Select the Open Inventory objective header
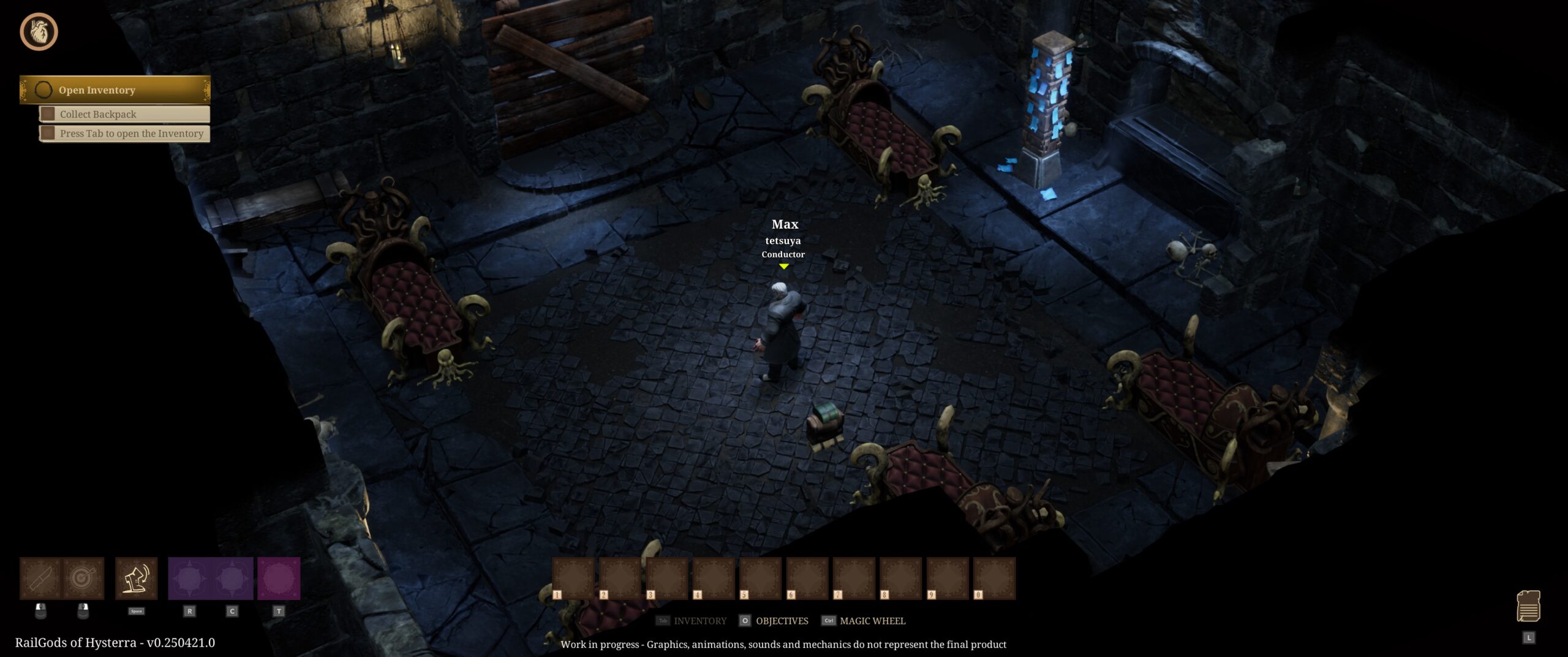 115,90
